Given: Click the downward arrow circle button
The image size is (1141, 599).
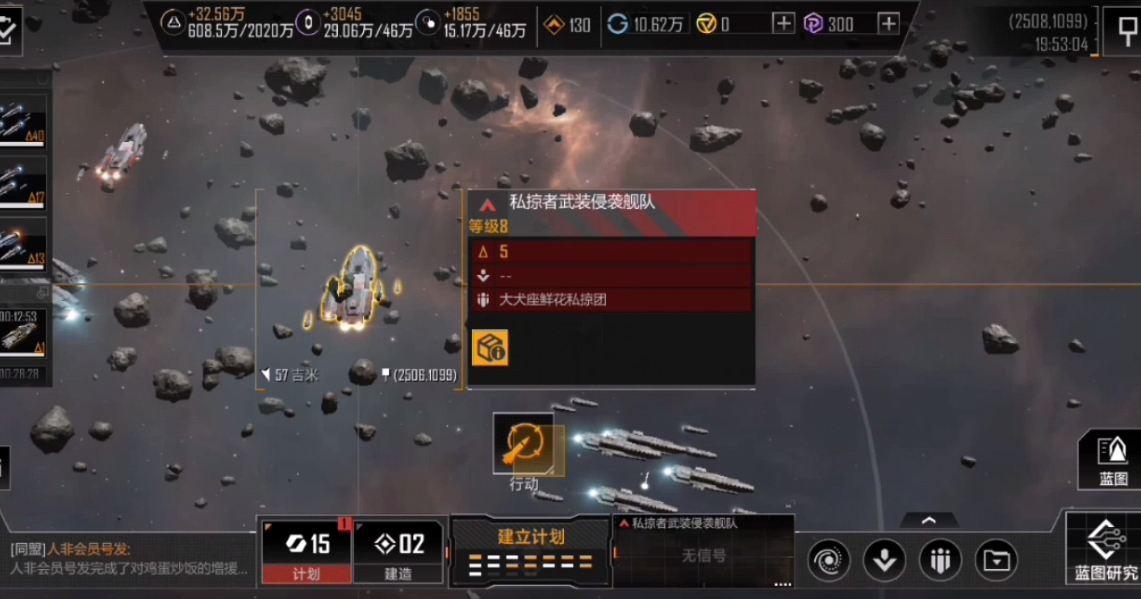Looking at the screenshot, I should tap(884, 559).
